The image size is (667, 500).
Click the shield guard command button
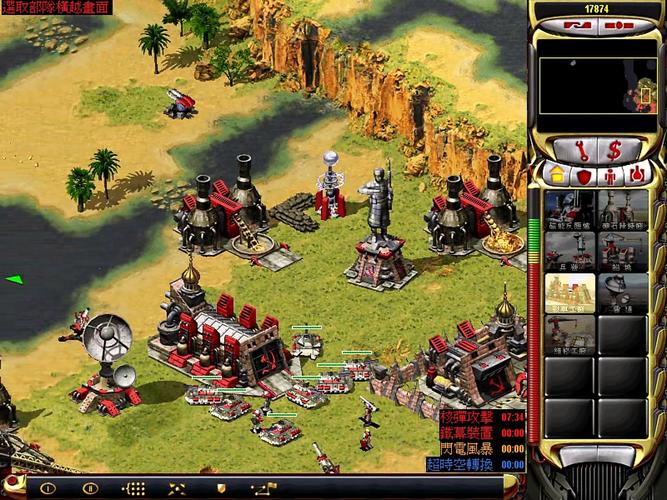(x=221, y=488)
